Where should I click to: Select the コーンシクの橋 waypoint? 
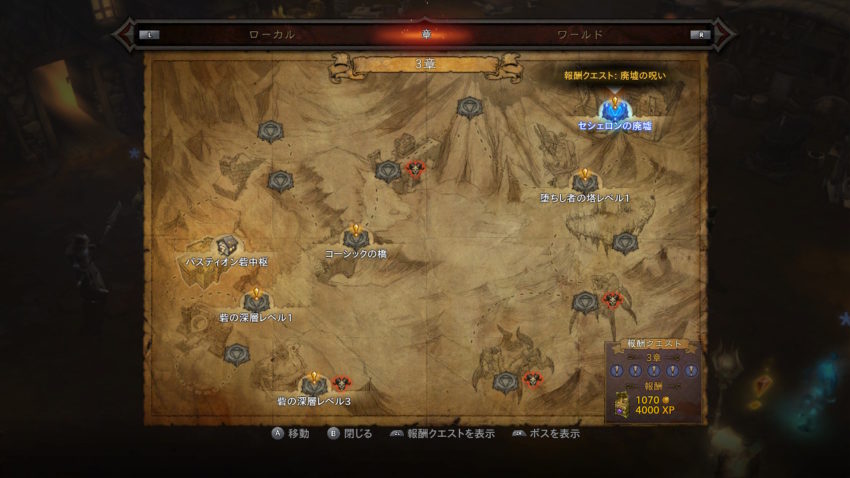pos(355,237)
